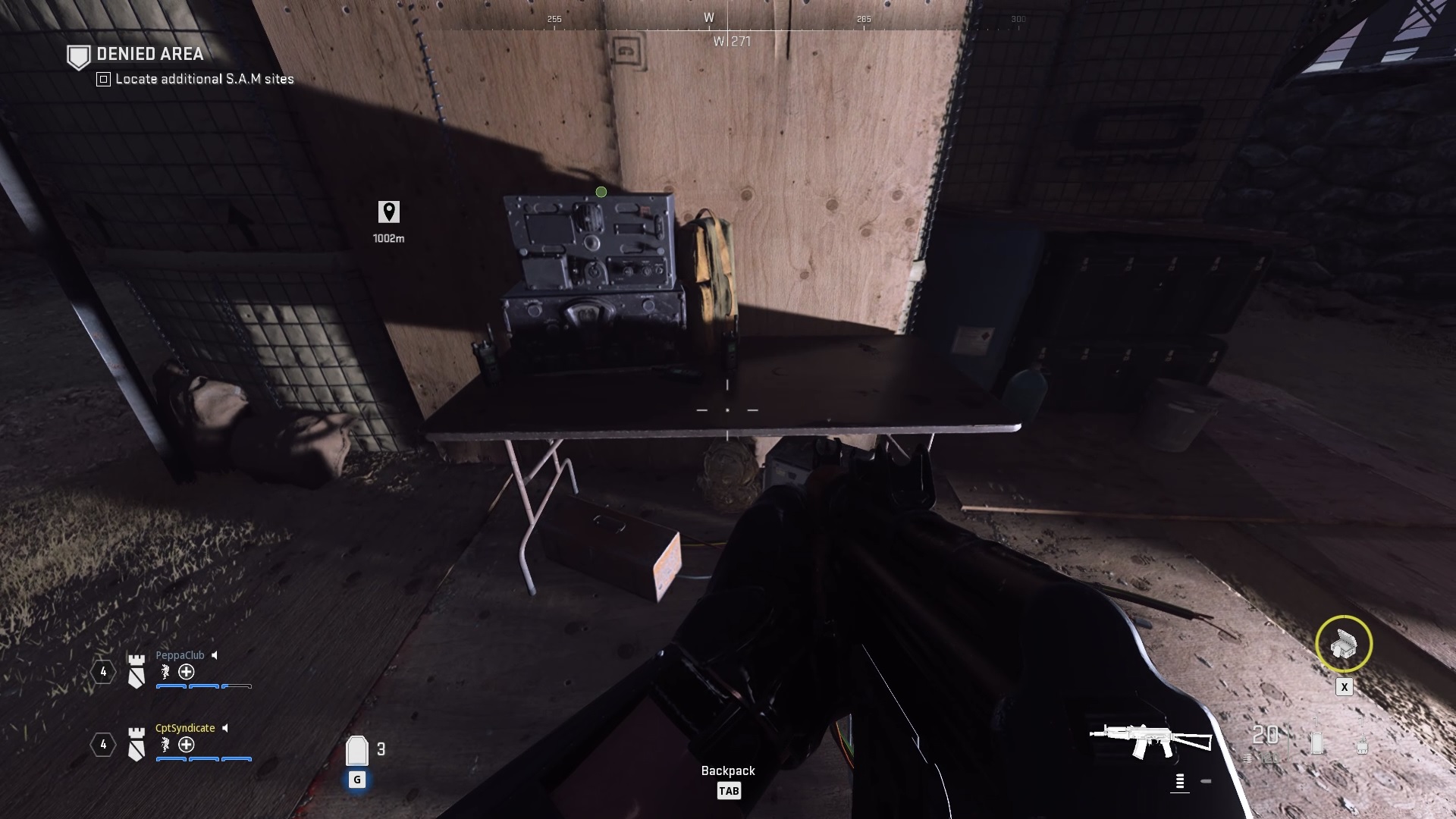This screenshot has width=1456, height=819.
Task: Expand PeppaClub's revive plus indicator
Action: click(185, 672)
